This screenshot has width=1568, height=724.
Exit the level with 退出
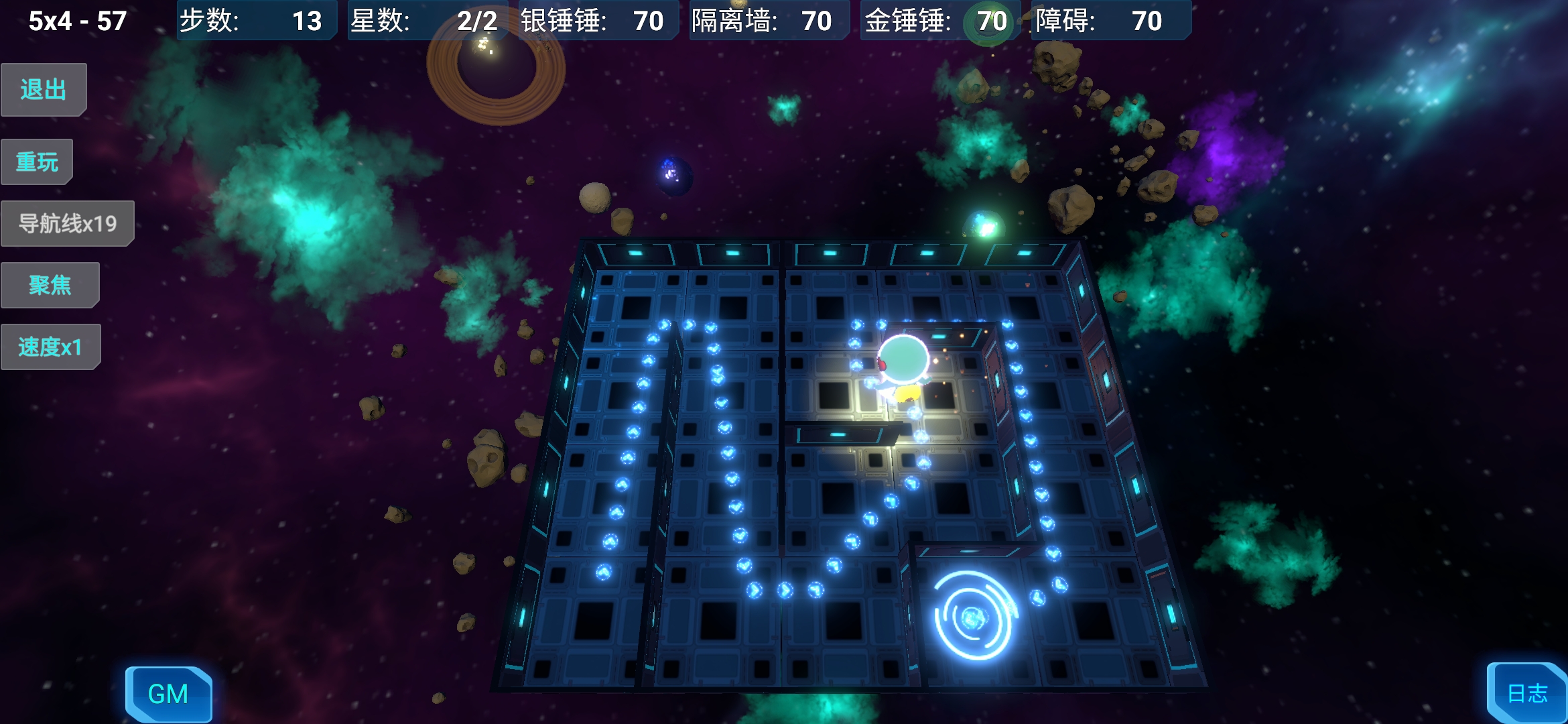click(x=43, y=88)
